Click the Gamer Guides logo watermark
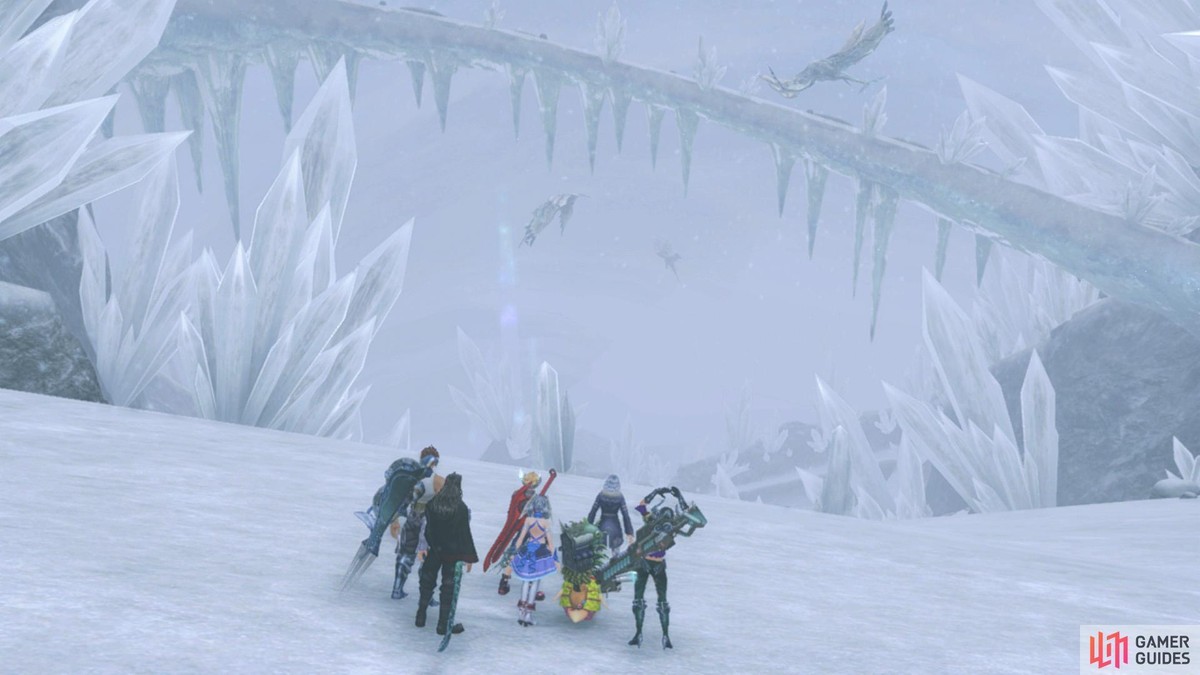The height and width of the screenshot is (675, 1200). [x=1140, y=649]
